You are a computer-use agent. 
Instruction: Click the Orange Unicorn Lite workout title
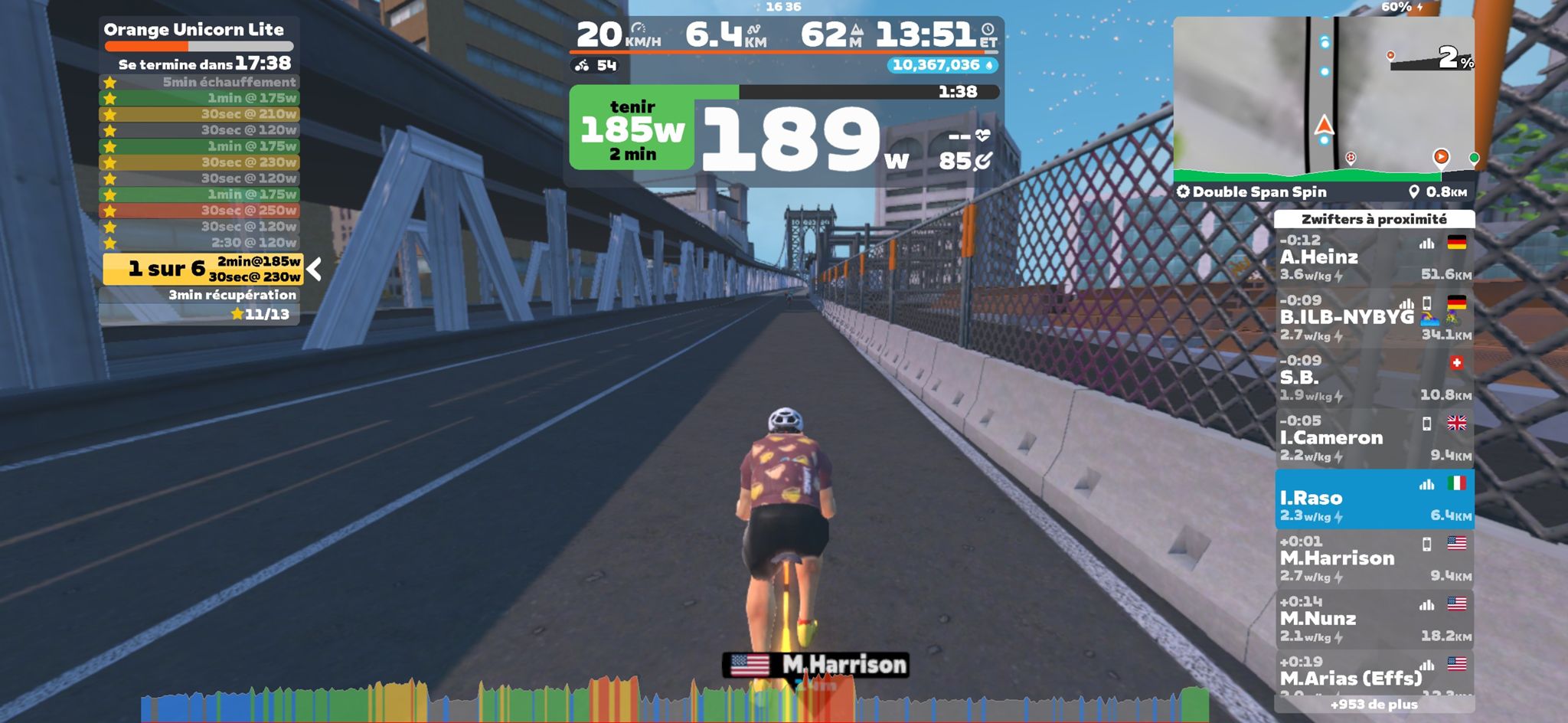[x=194, y=30]
